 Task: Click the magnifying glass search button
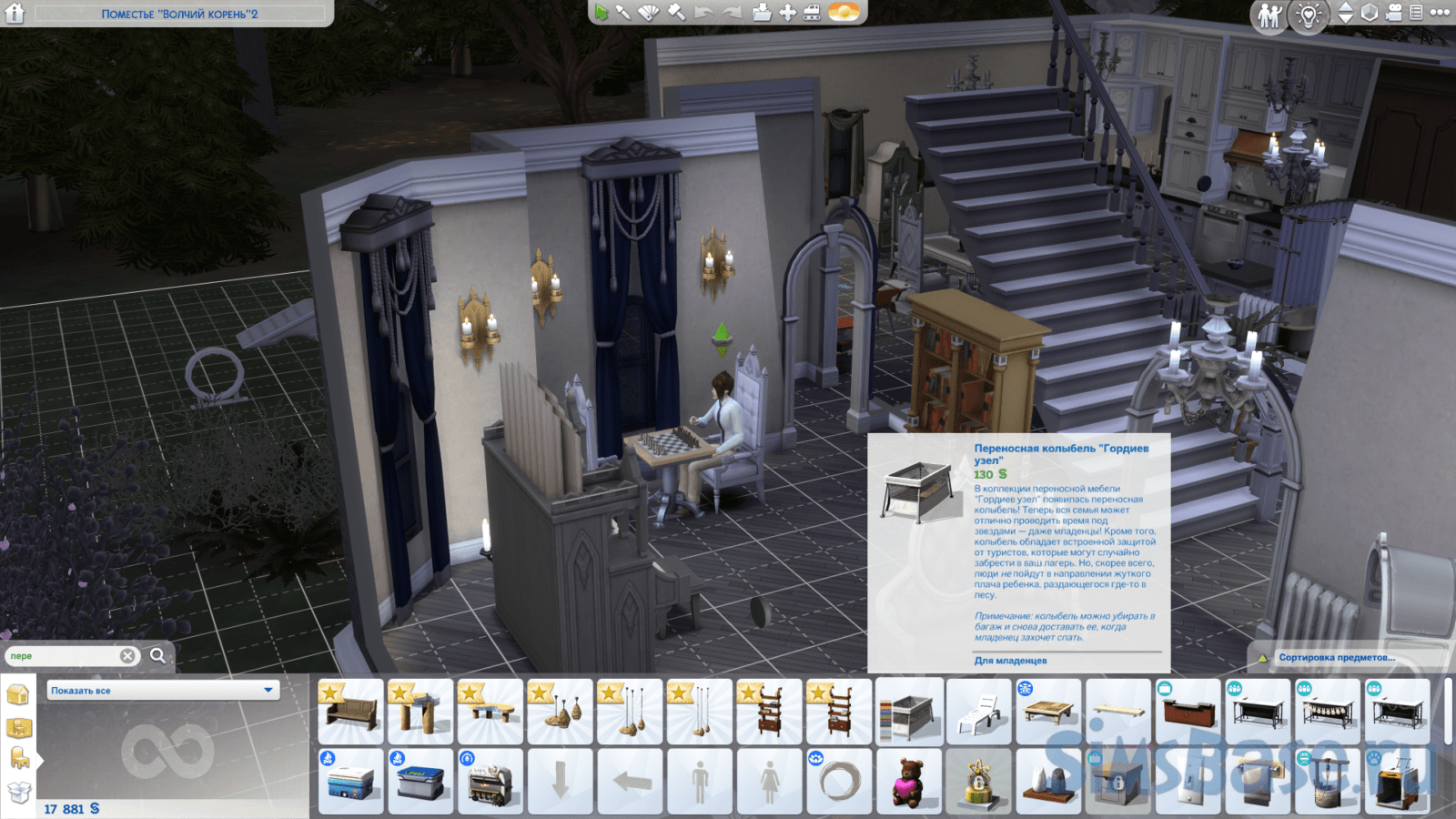coord(158,655)
